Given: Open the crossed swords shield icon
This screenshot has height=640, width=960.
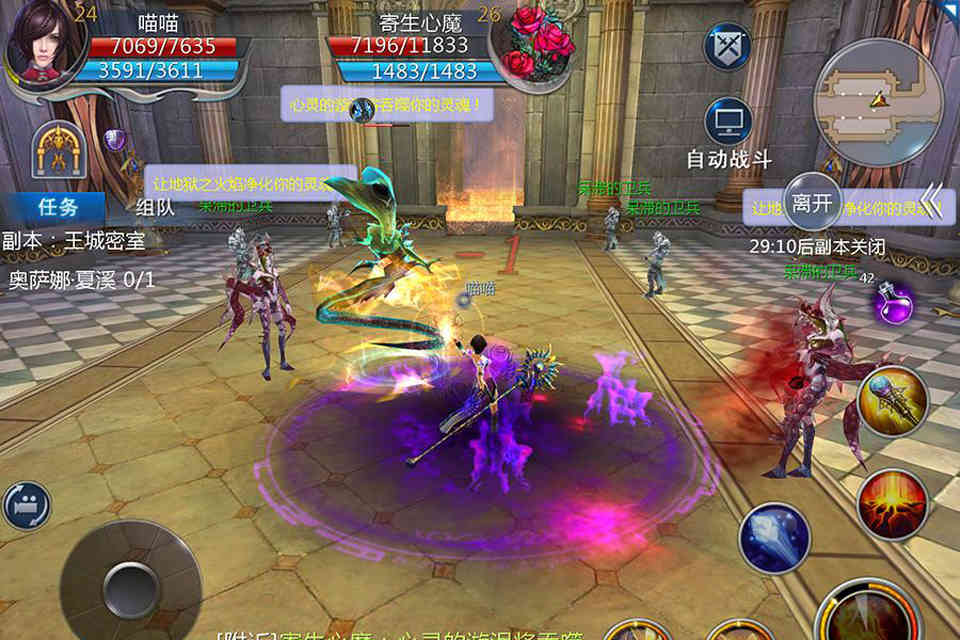Looking at the screenshot, I should pos(727,46).
